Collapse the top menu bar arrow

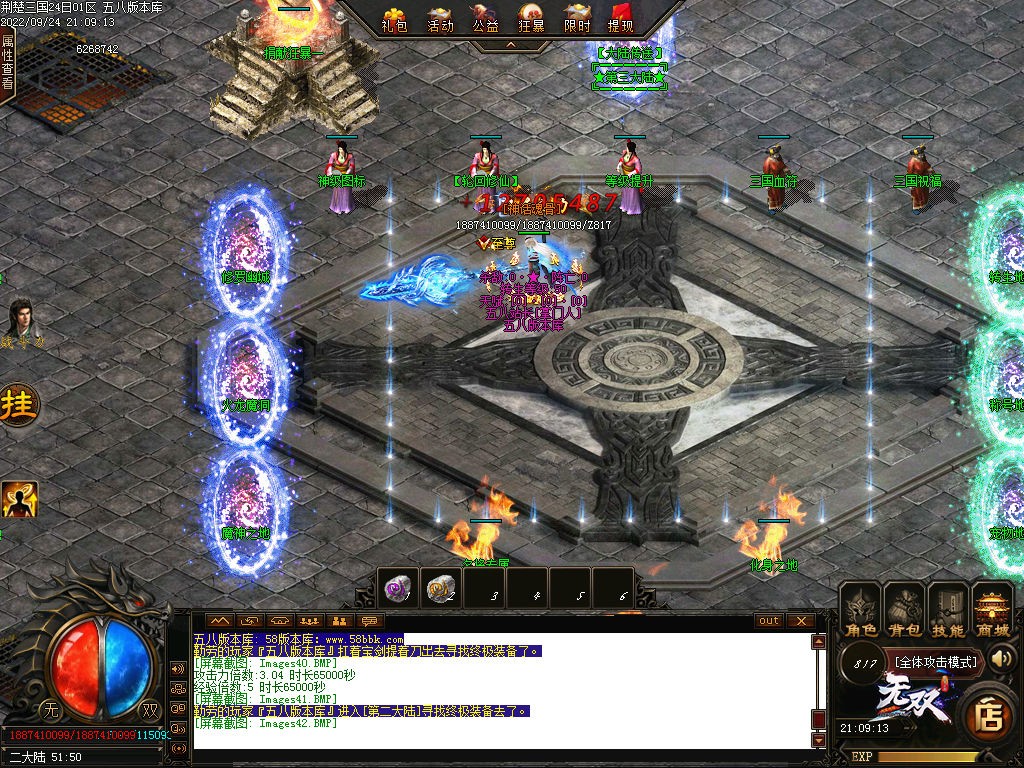click(x=510, y=45)
